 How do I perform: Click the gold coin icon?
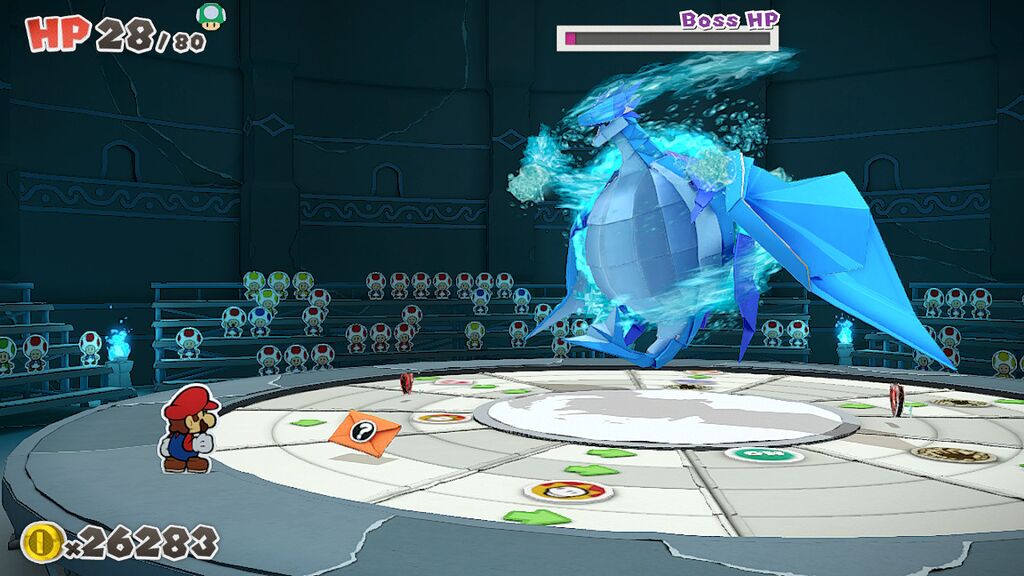(41, 541)
